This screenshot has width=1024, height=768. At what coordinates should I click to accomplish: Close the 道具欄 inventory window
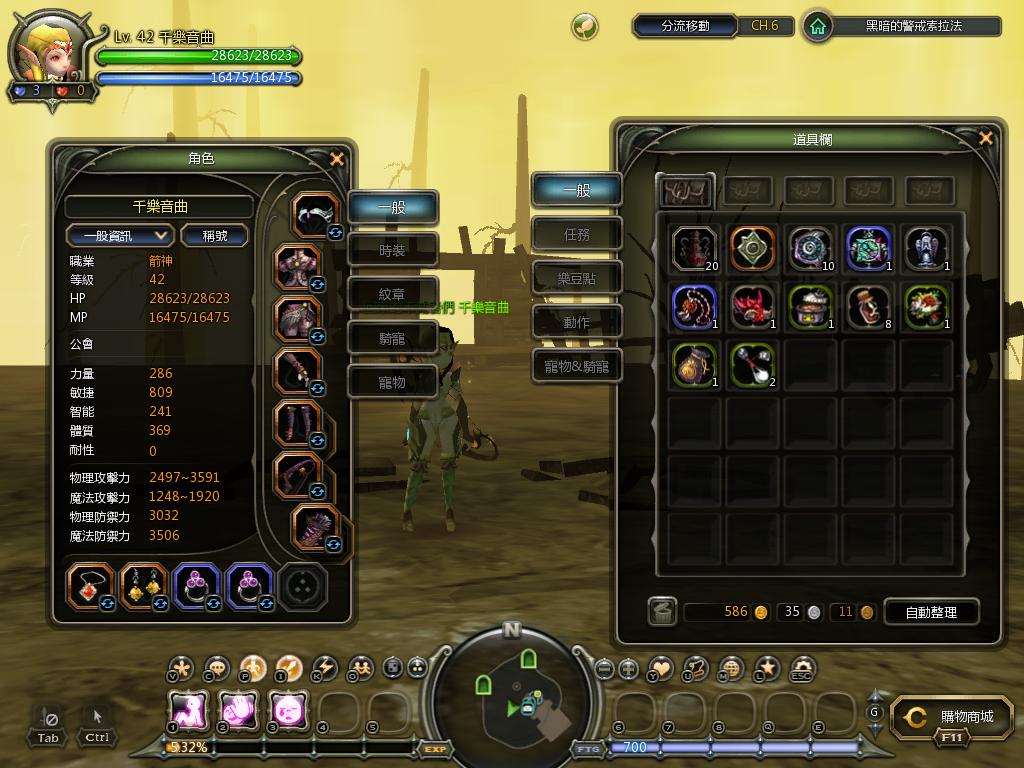pos(986,138)
